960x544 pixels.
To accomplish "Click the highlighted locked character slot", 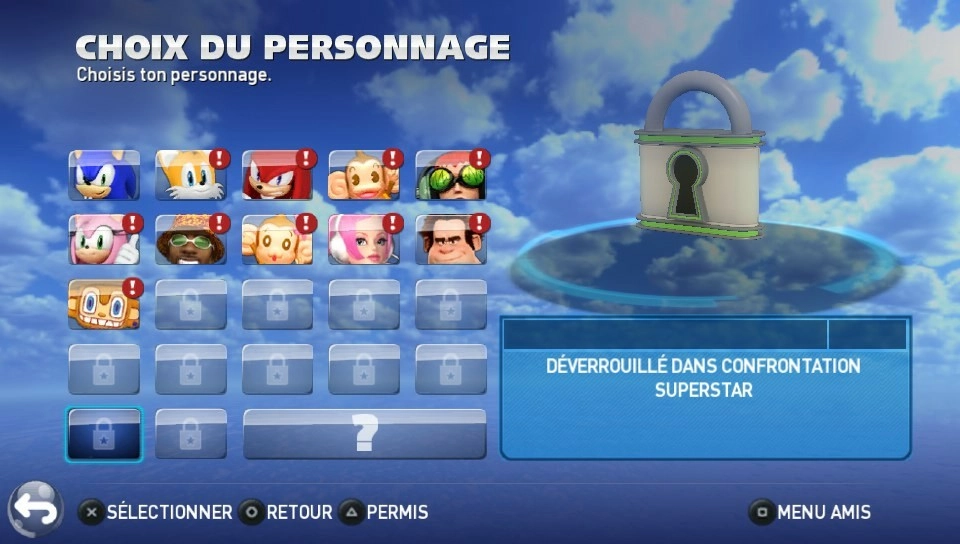I will [104, 434].
